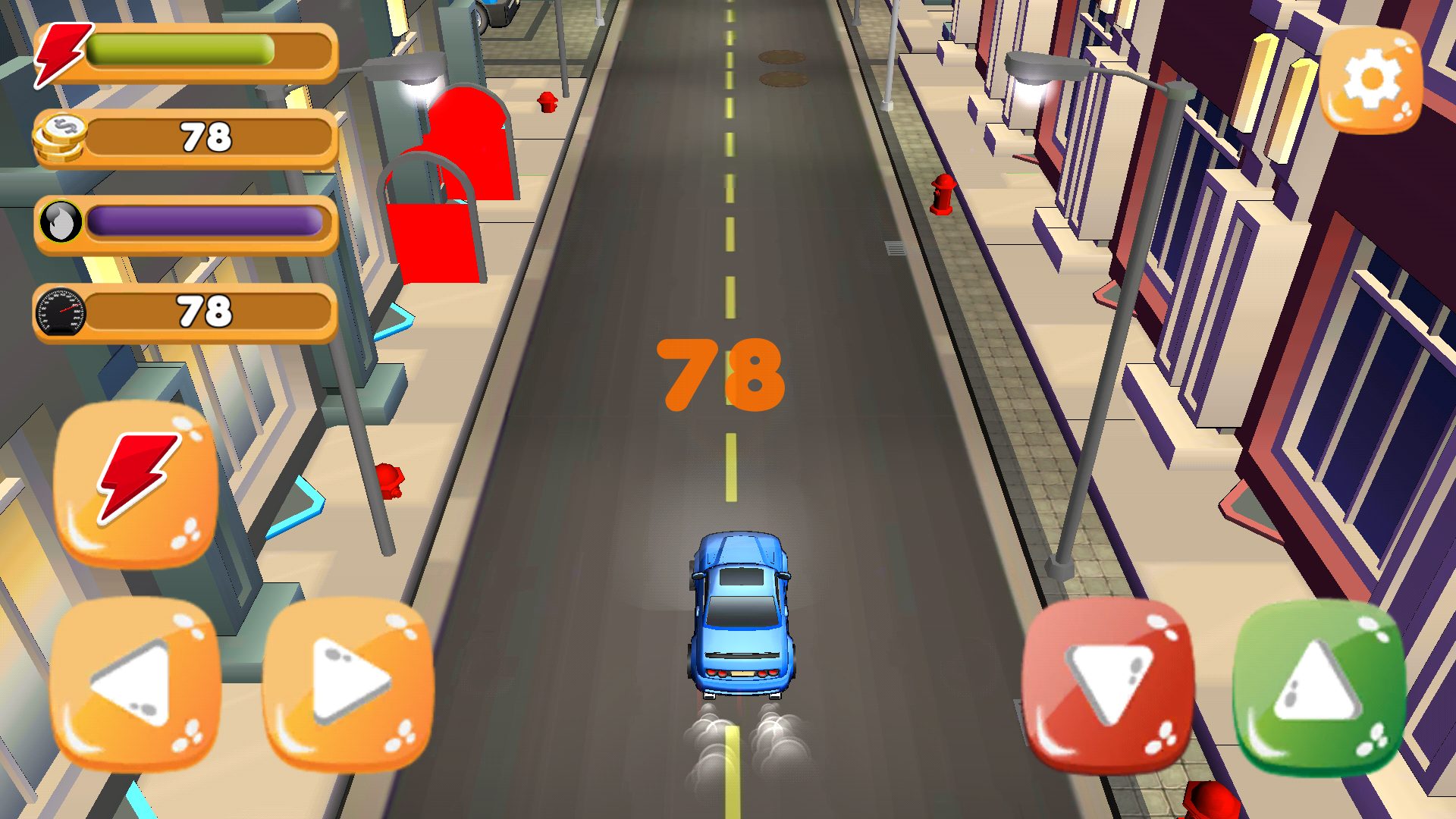Click the dollar coin stack icon
Image resolution: width=1456 pixels, height=819 pixels.
pos(62,136)
